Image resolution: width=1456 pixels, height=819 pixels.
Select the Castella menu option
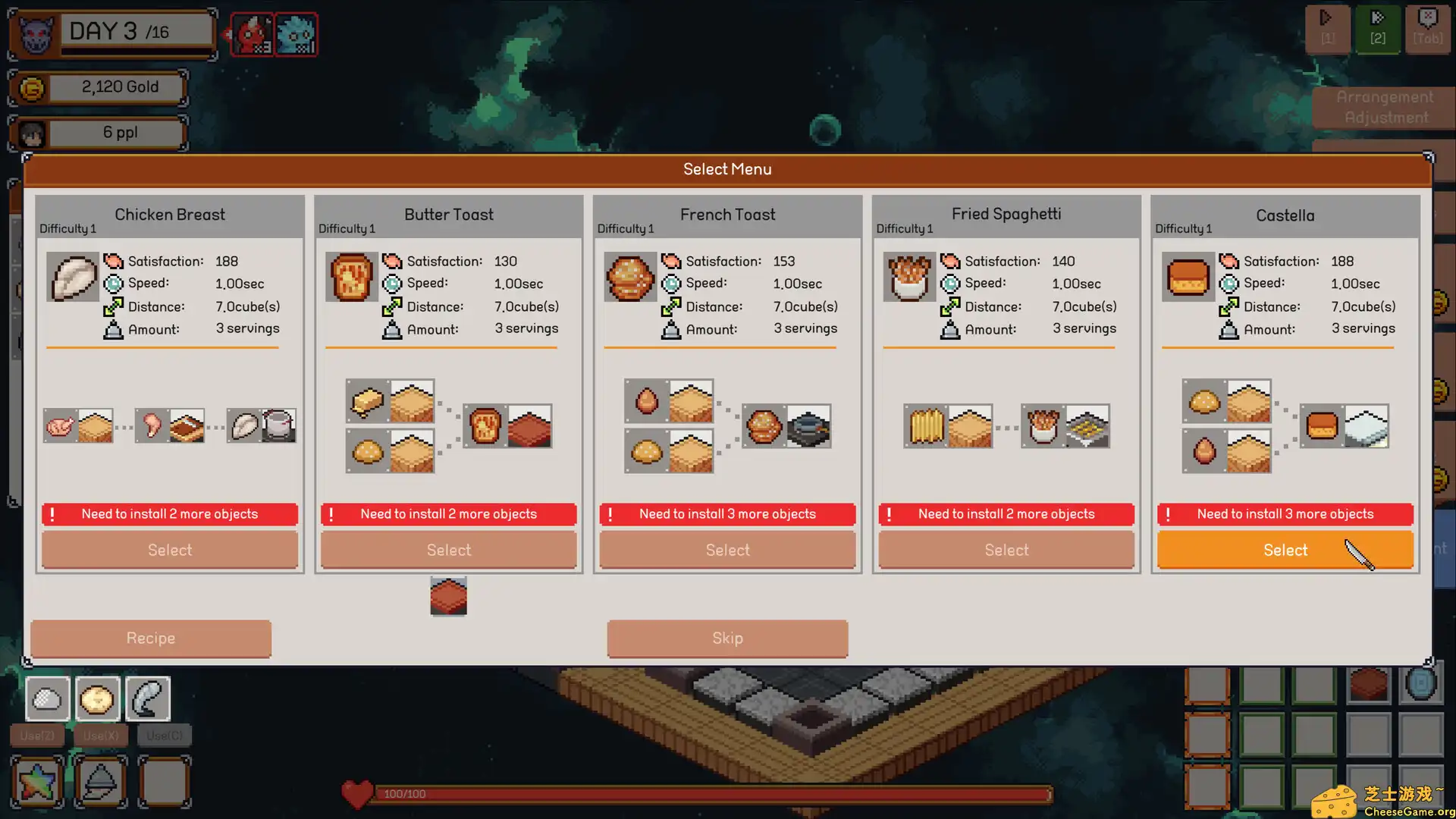pos(1285,550)
